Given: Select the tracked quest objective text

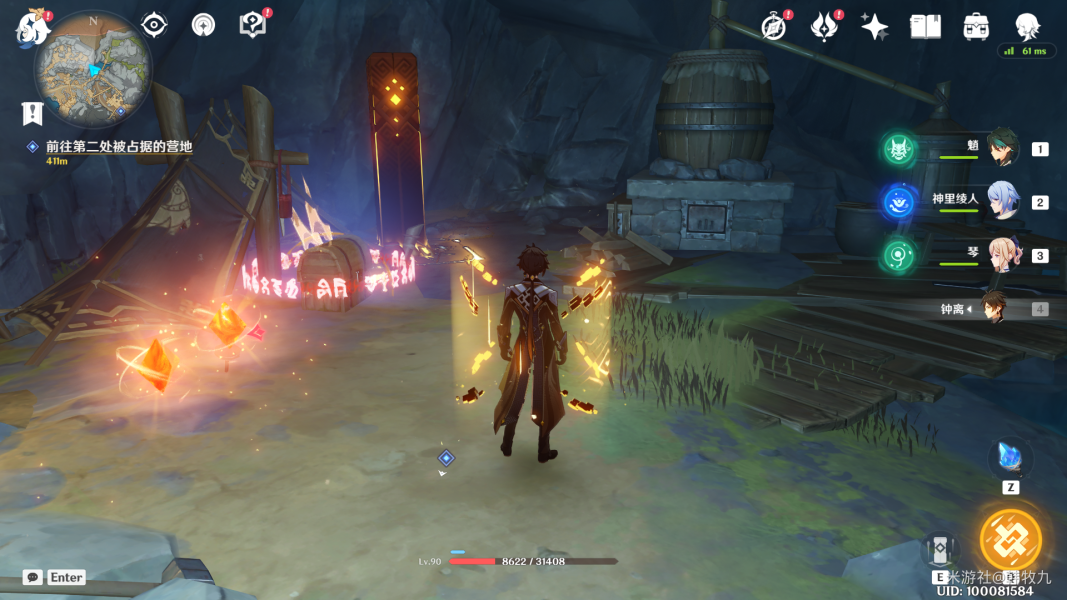Looking at the screenshot, I should 118,146.
